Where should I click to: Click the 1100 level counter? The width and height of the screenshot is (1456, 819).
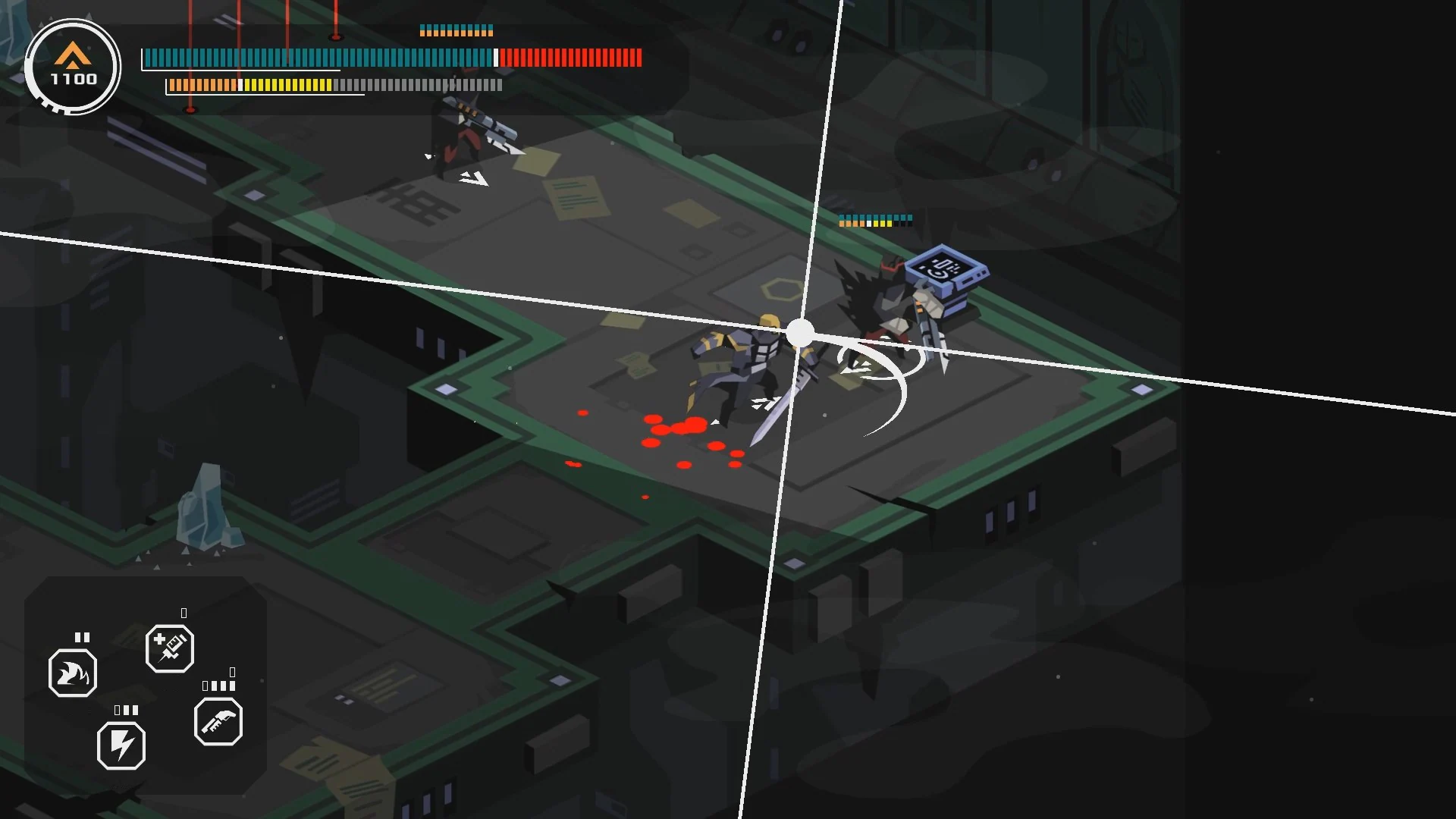[x=72, y=77]
